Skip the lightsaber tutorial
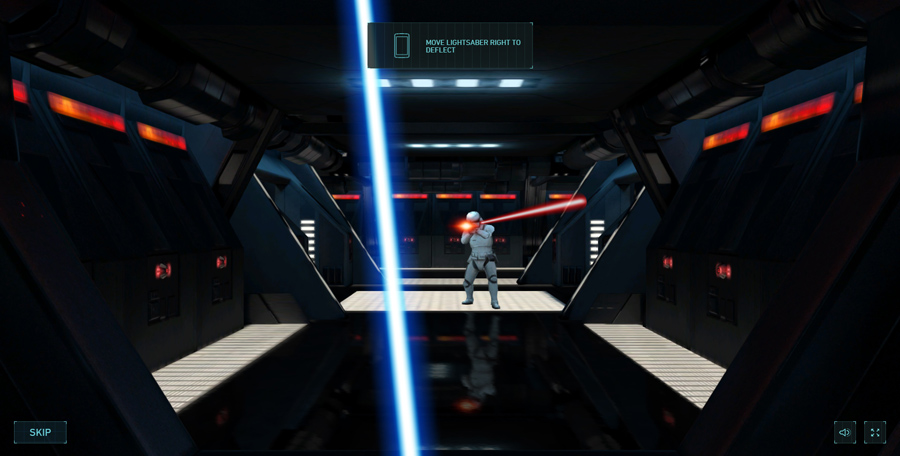 click(40, 432)
